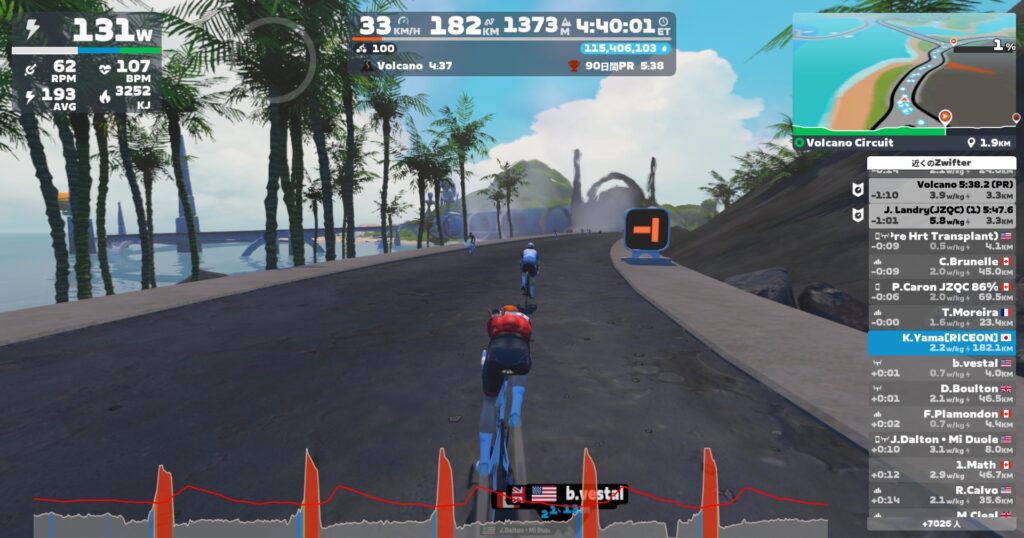Show the +7026 riders count footer
This screenshot has height=538, width=1024.
tap(941, 523)
